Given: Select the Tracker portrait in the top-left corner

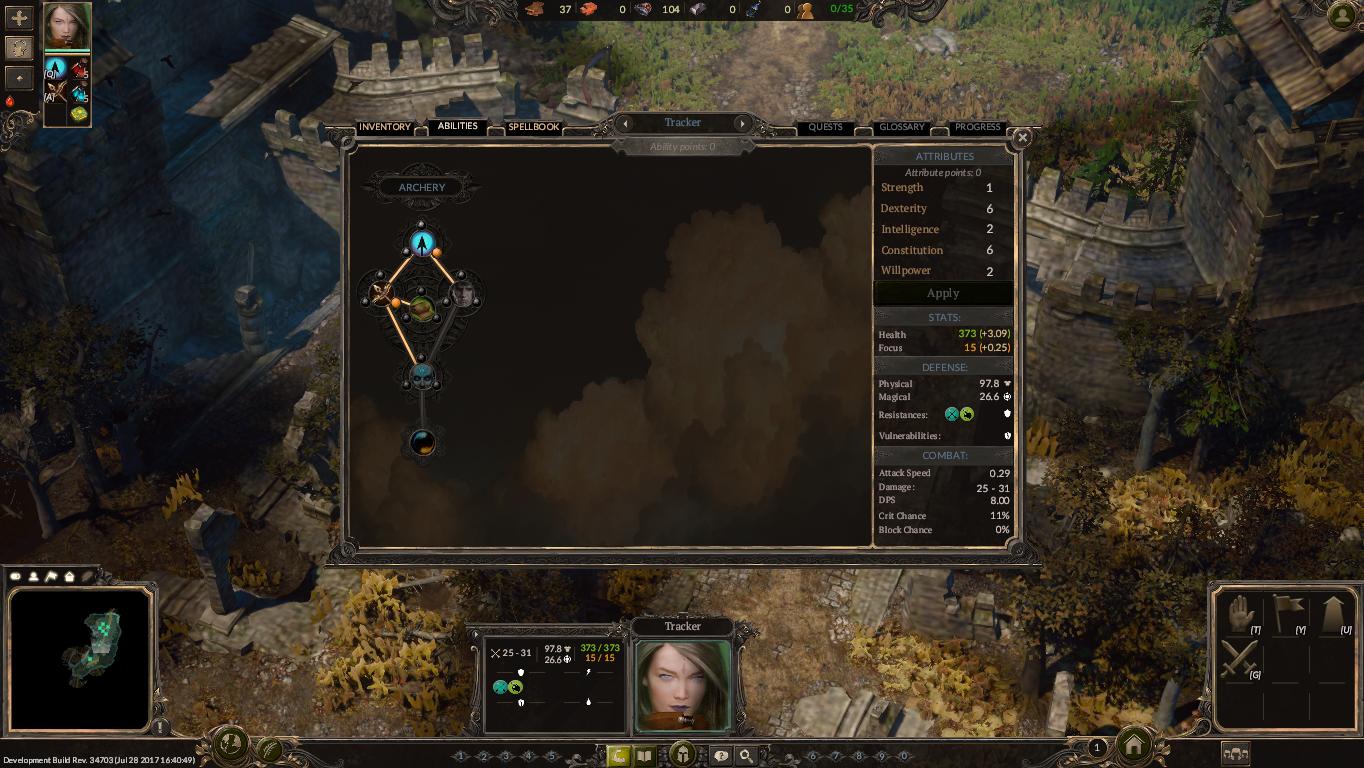Looking at the screenshot, I should pos(67,27).
